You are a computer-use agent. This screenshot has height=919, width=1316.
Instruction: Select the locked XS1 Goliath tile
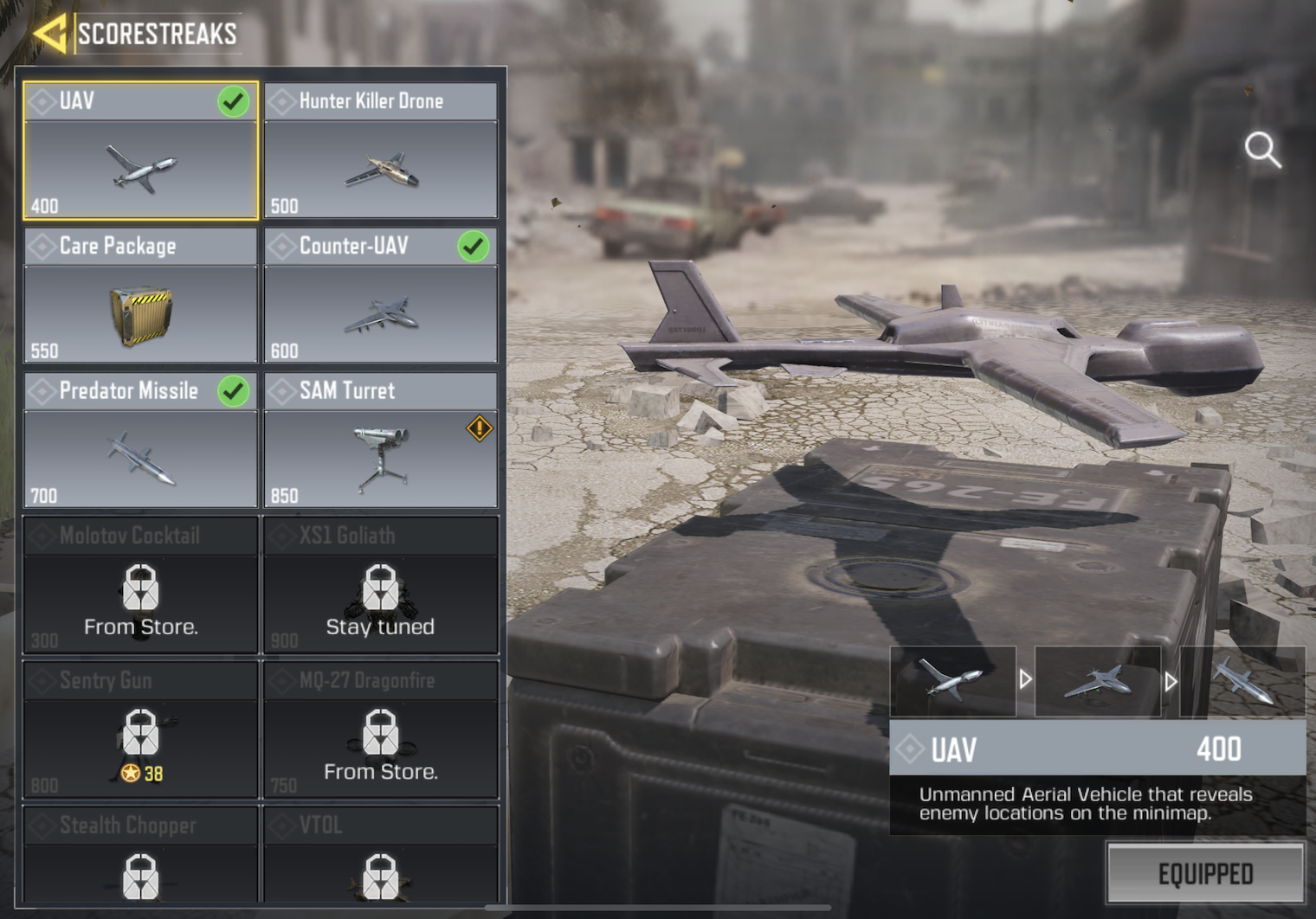coord(381,585)
